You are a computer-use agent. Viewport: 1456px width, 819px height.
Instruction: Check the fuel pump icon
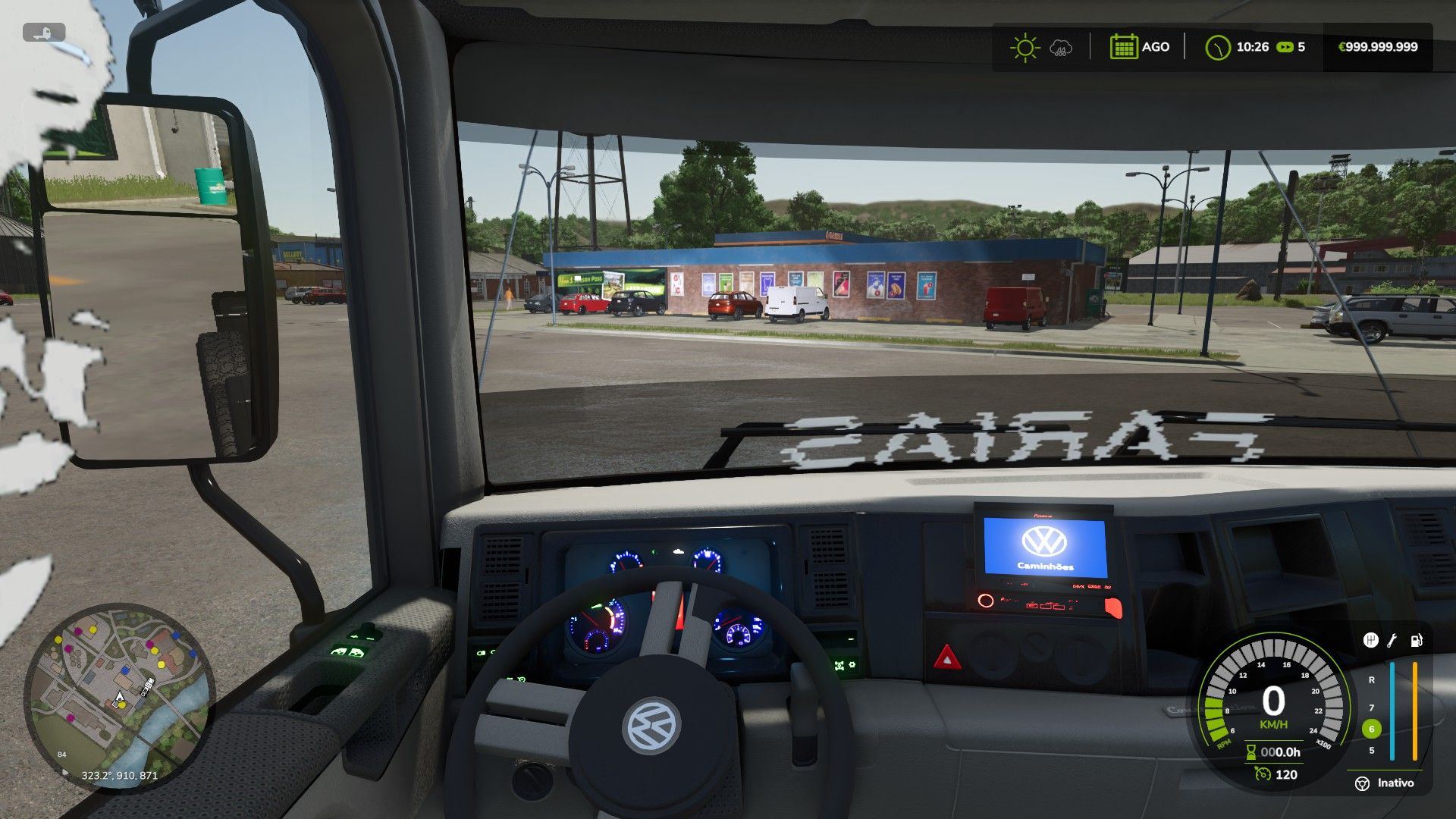[1416, 641]
